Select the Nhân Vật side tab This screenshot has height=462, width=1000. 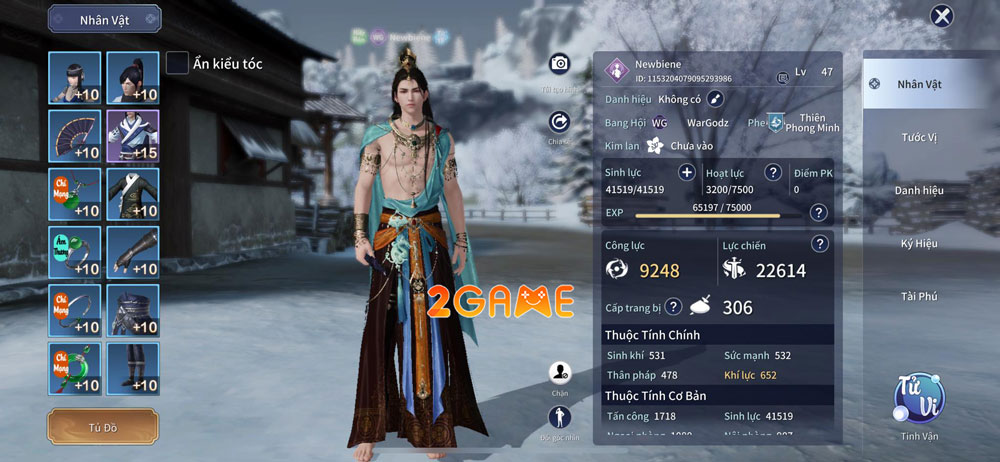918,85
